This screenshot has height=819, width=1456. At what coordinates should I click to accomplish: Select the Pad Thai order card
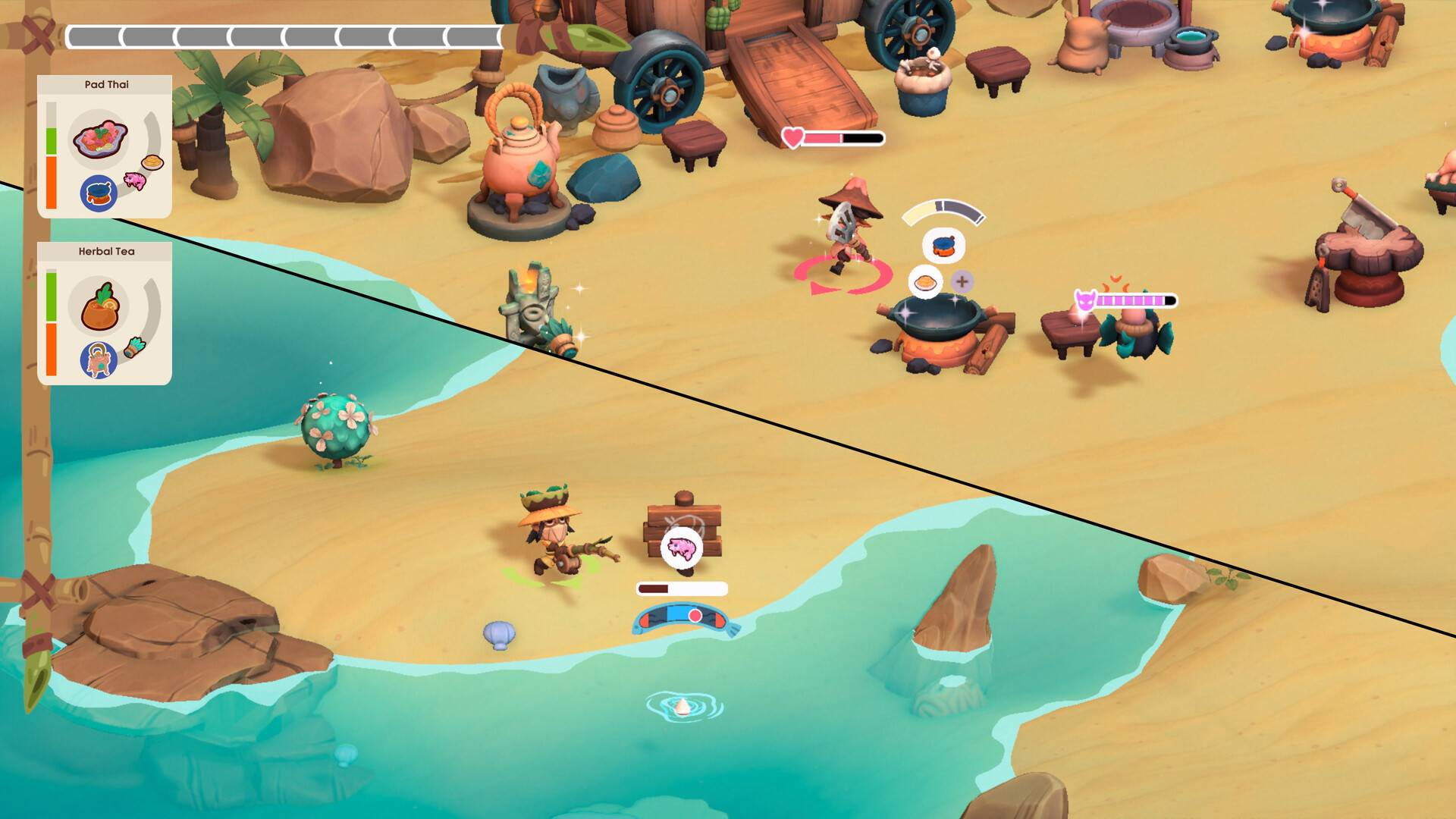click(x=105, y=146)
